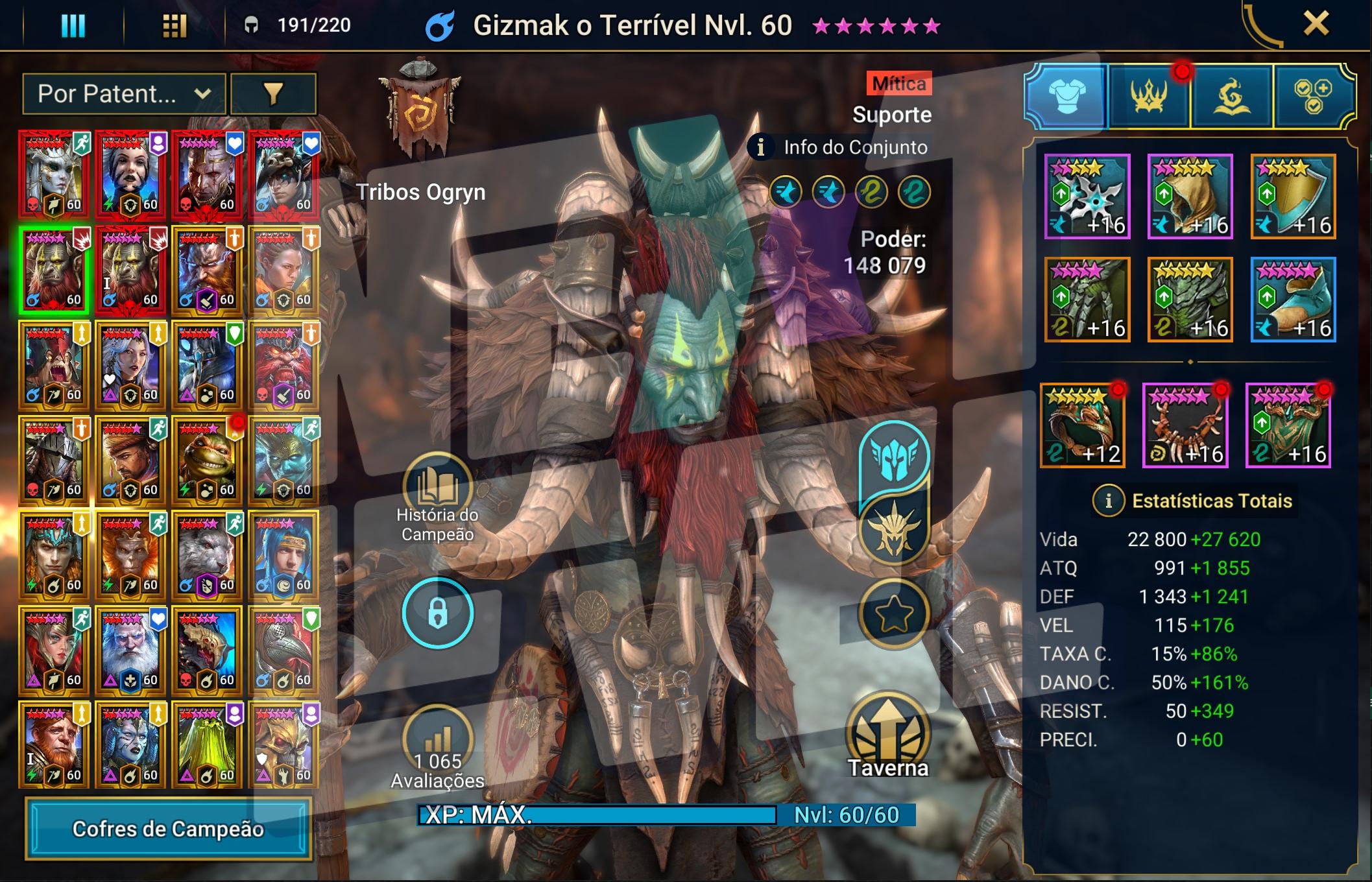Select the teal boots slot
Image resolution: width=1372 pixels, height=882 pixels.
pyautogui.click(x=1293, y=300)
